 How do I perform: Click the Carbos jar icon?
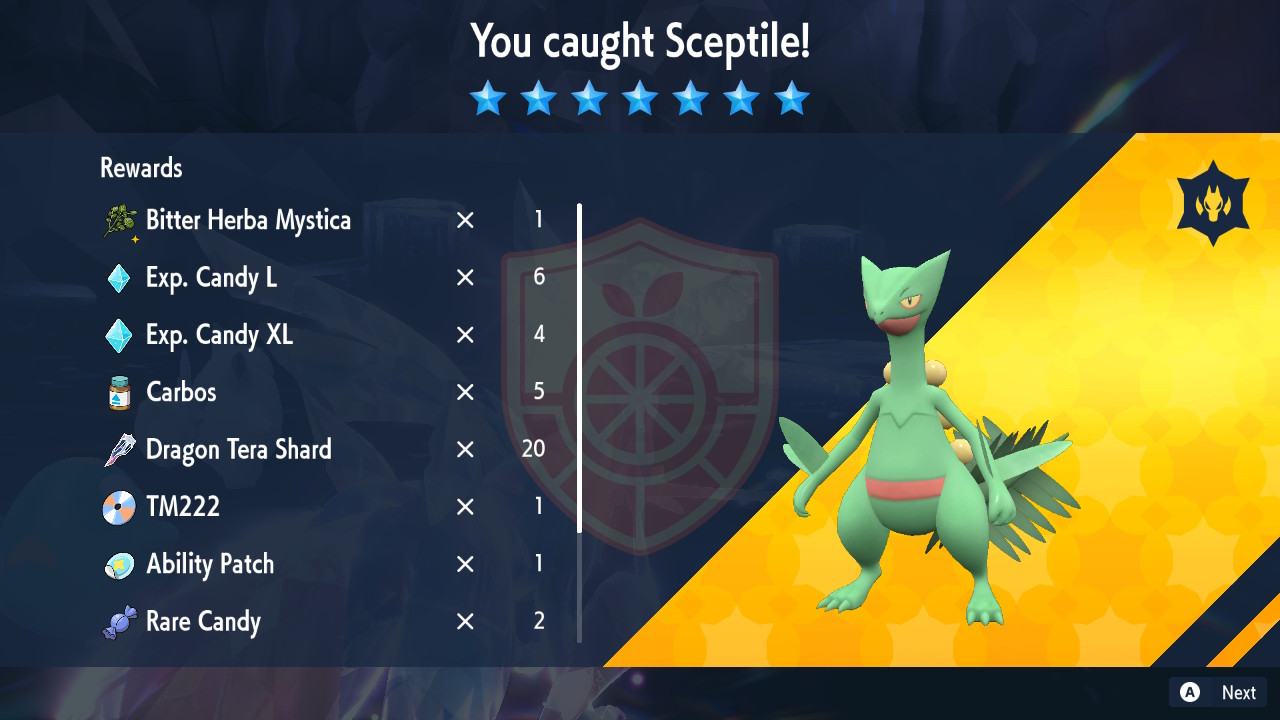pyautogui.click(x=120, y=393)
